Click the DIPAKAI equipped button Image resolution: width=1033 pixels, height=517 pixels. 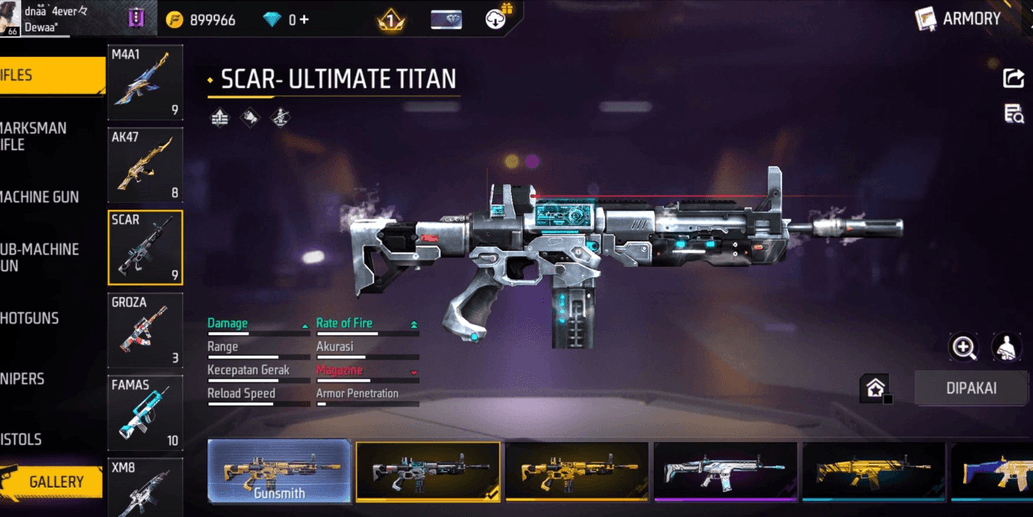point(971,388)
